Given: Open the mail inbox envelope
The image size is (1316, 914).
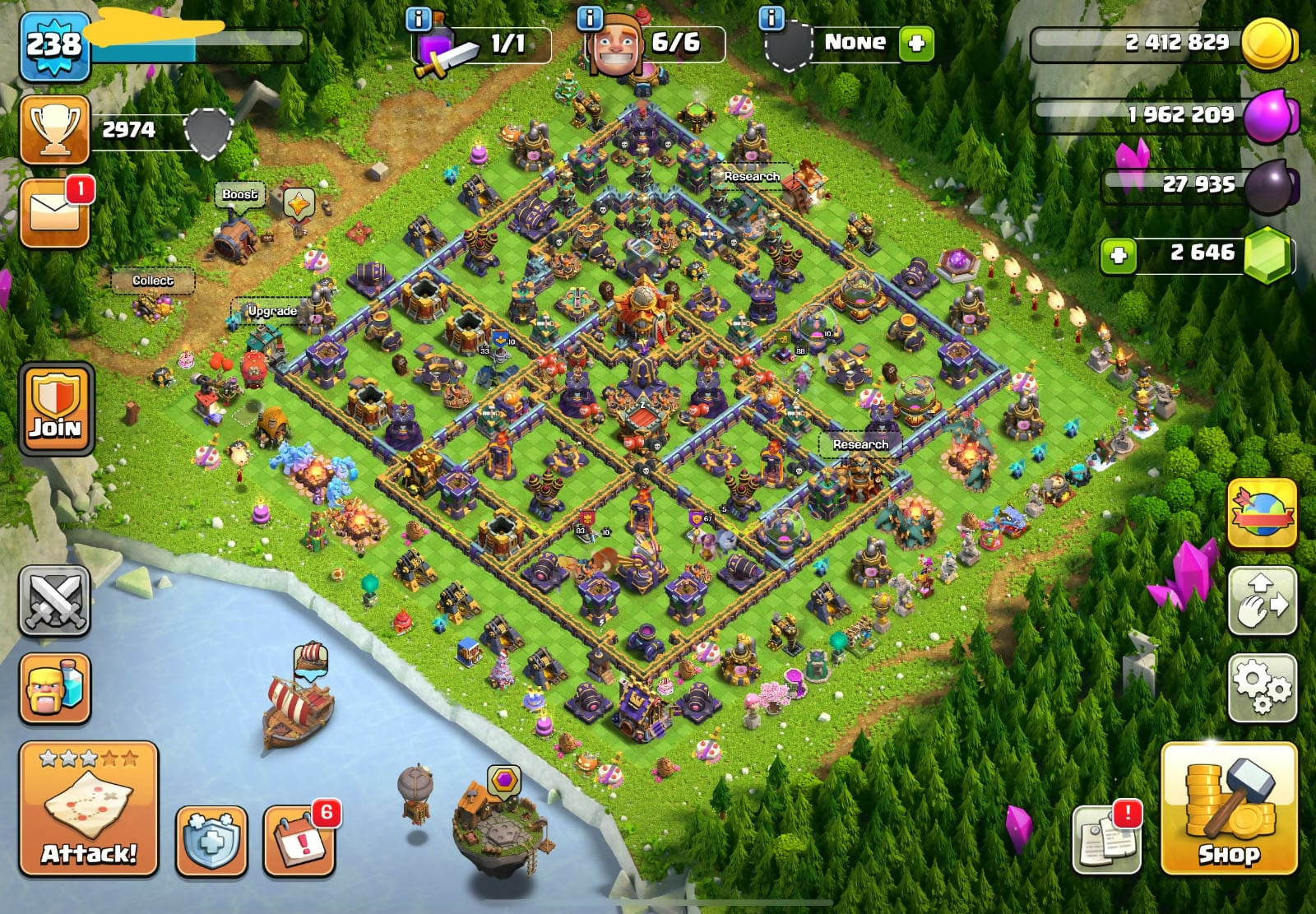Looking at the screenshot, I should coord(55,212).
